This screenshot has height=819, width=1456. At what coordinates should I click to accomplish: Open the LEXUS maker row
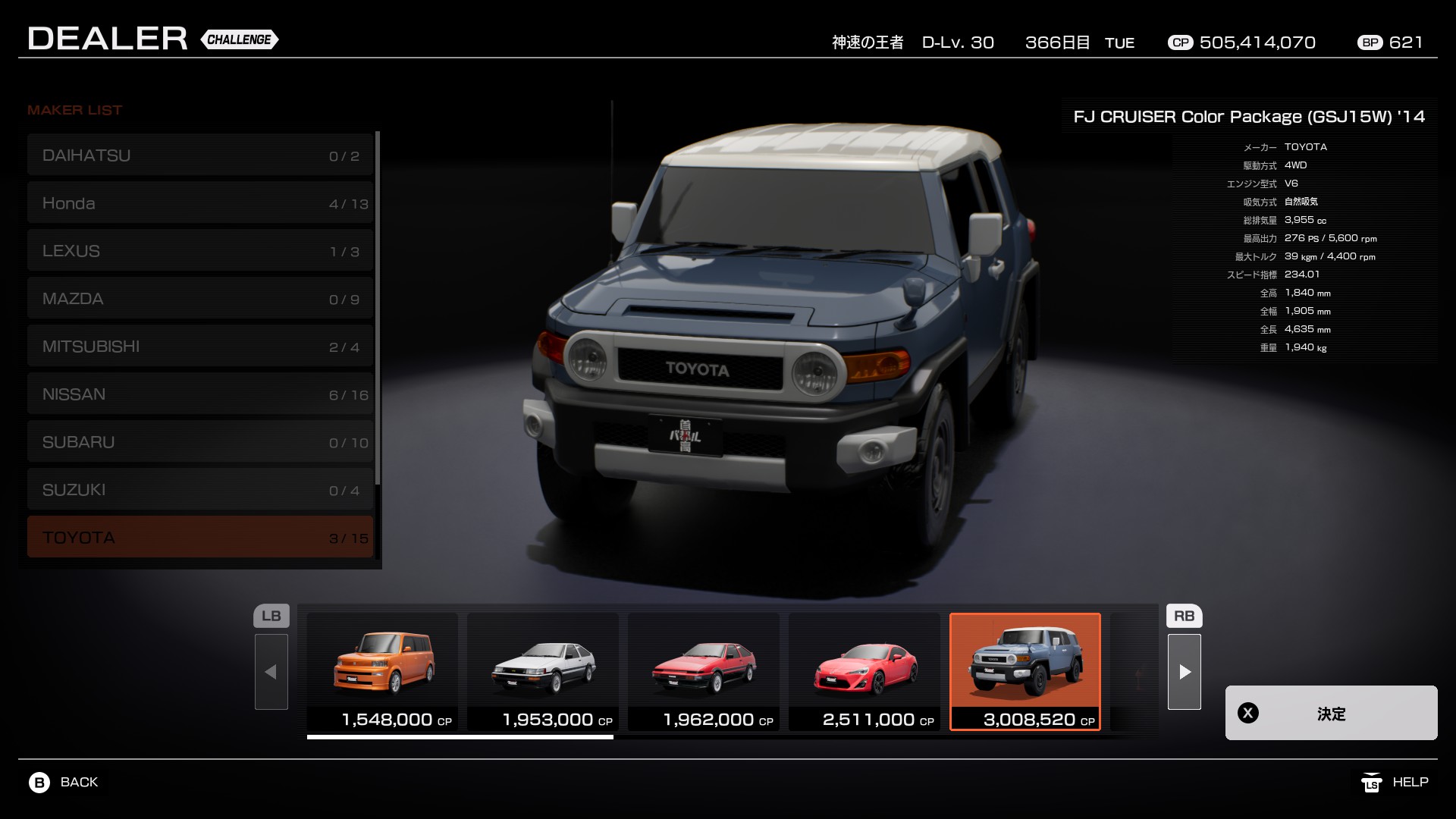point(200,251)
